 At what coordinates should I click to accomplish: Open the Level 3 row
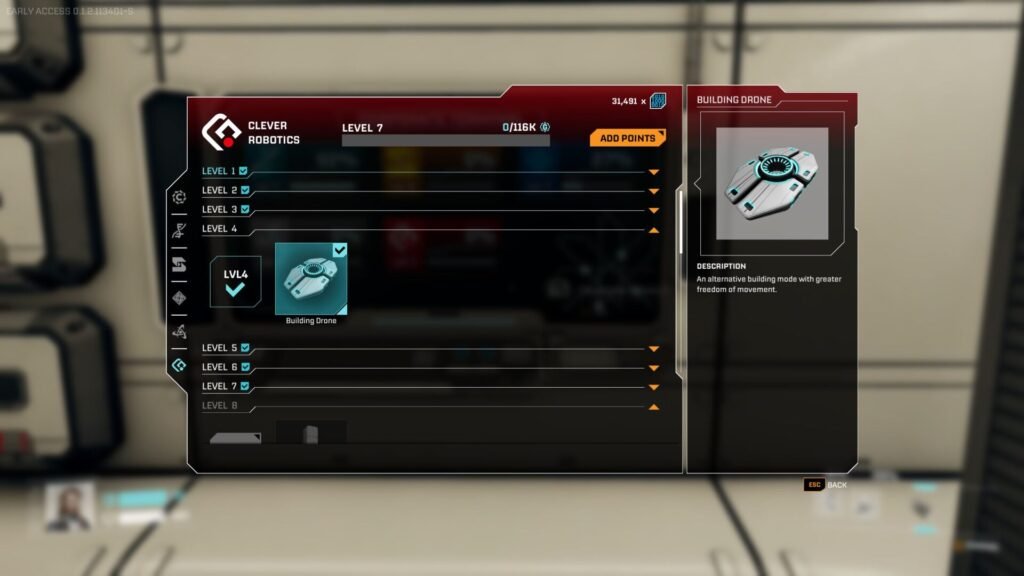click(654, 210)
